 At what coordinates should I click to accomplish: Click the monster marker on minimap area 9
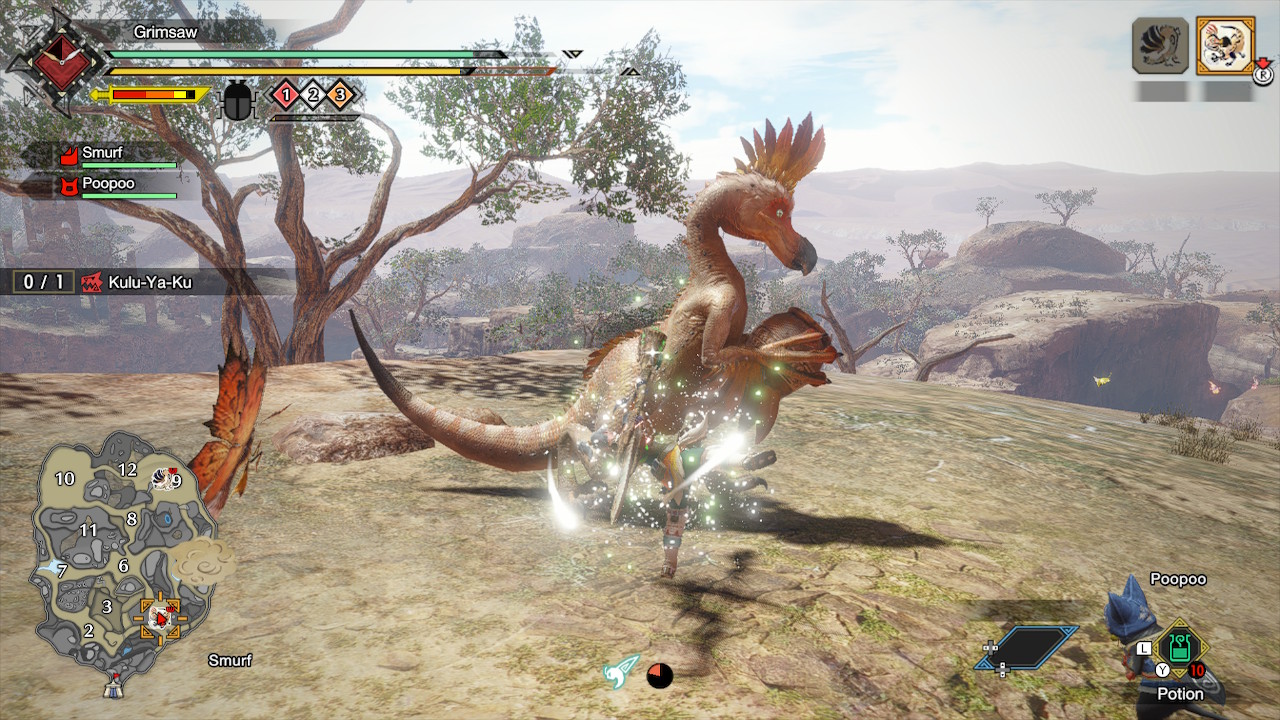[x=164, y=480]
